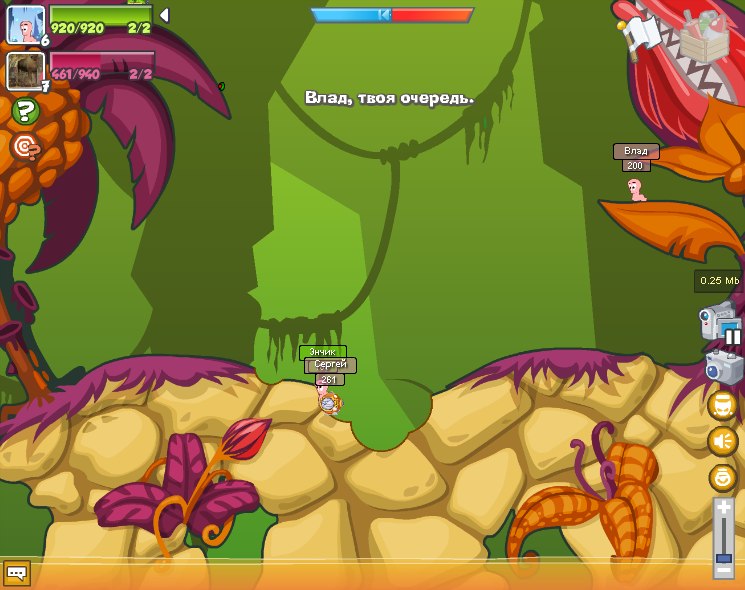The height and width of the screenshot is (590, 745).
Task: Toggle sound with the speaker button
Action: coord(722,441)
